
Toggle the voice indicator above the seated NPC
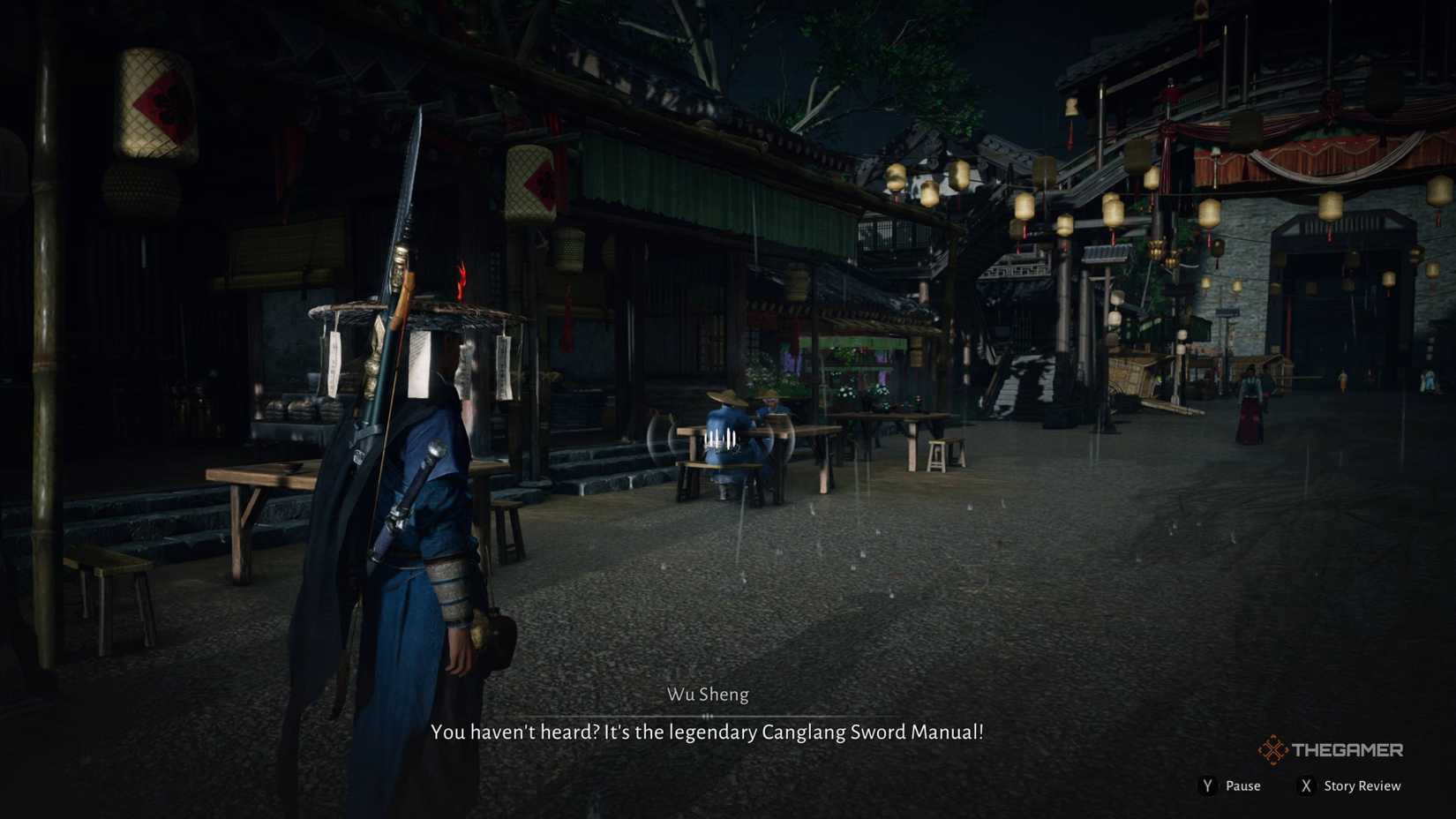[721, 437]
